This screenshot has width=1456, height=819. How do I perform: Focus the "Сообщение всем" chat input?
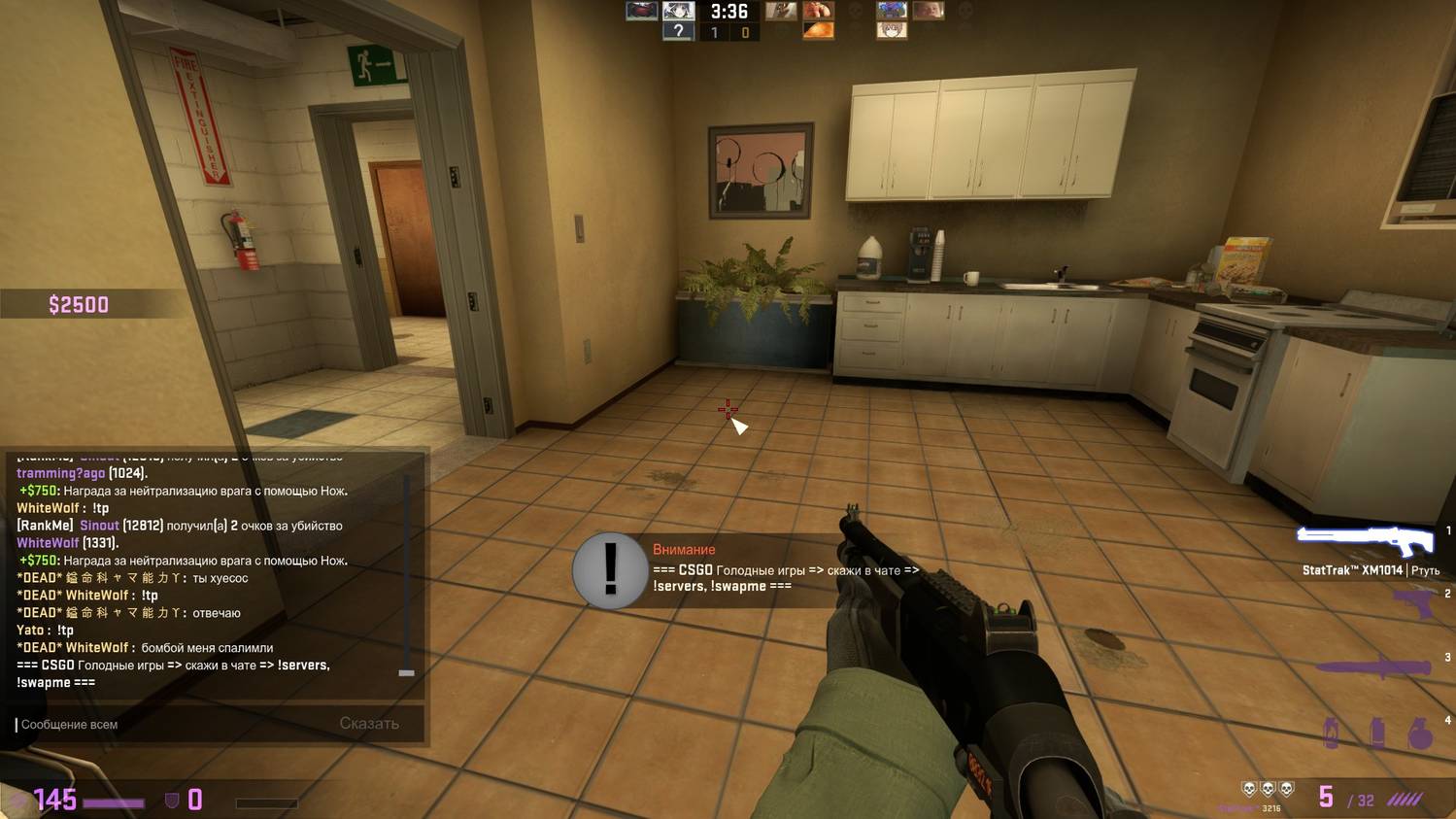coord(175,725)
